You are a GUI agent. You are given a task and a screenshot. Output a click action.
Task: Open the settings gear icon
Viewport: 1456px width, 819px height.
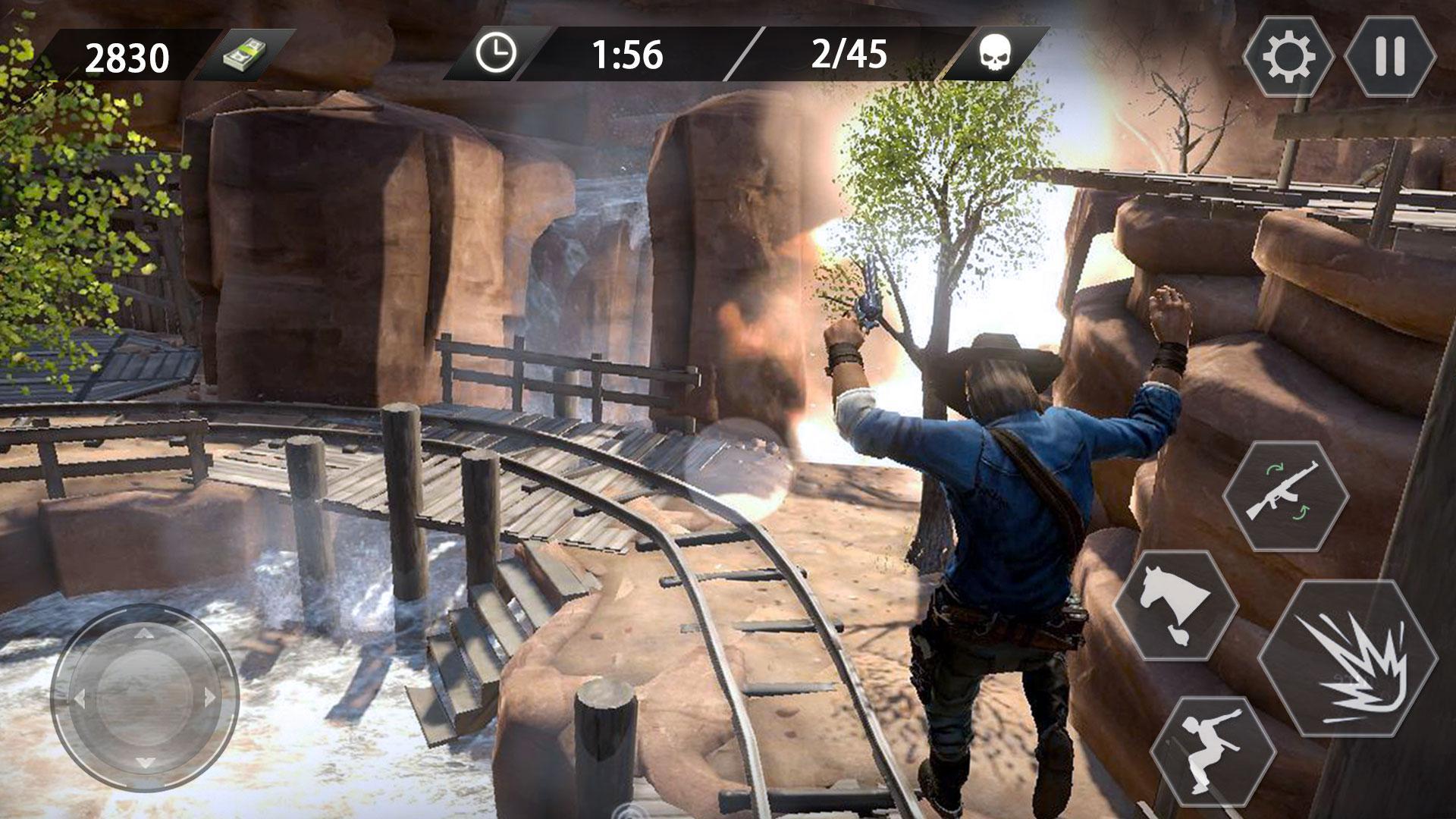(1289, 55)
